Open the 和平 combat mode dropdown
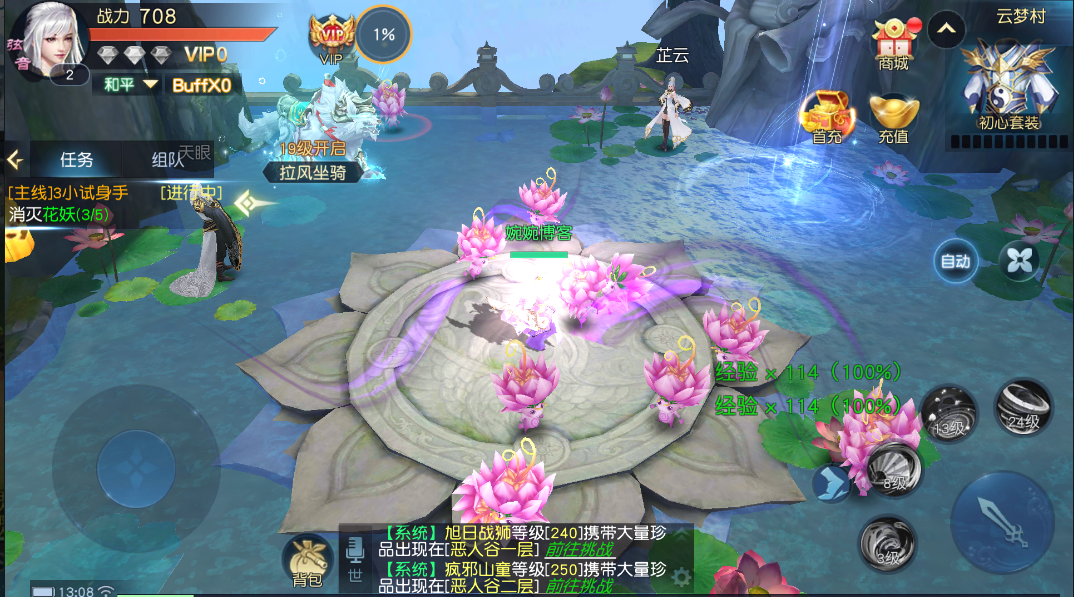 click(131, 85)
